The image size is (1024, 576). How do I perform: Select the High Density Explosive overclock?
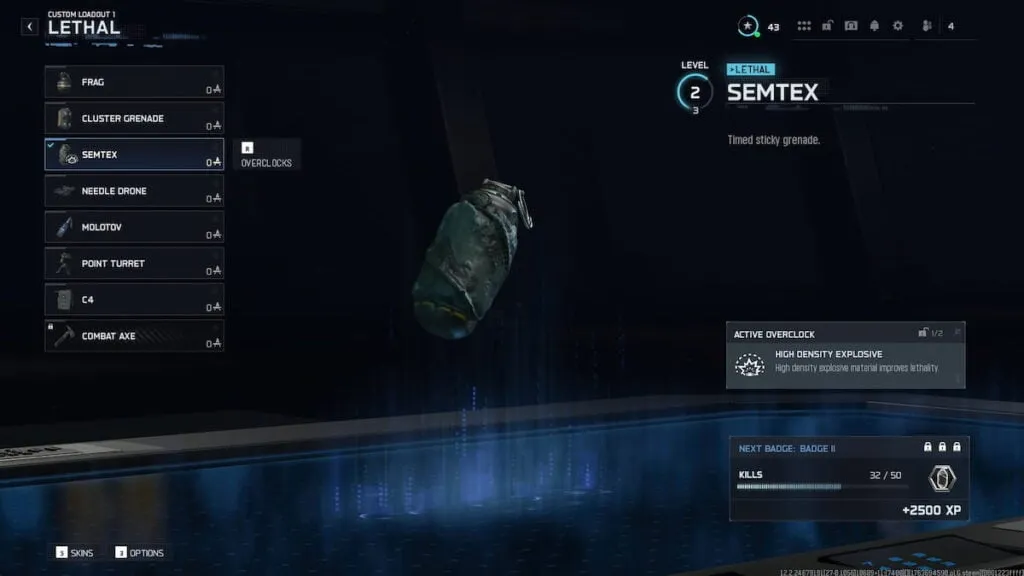pos(845,362)
